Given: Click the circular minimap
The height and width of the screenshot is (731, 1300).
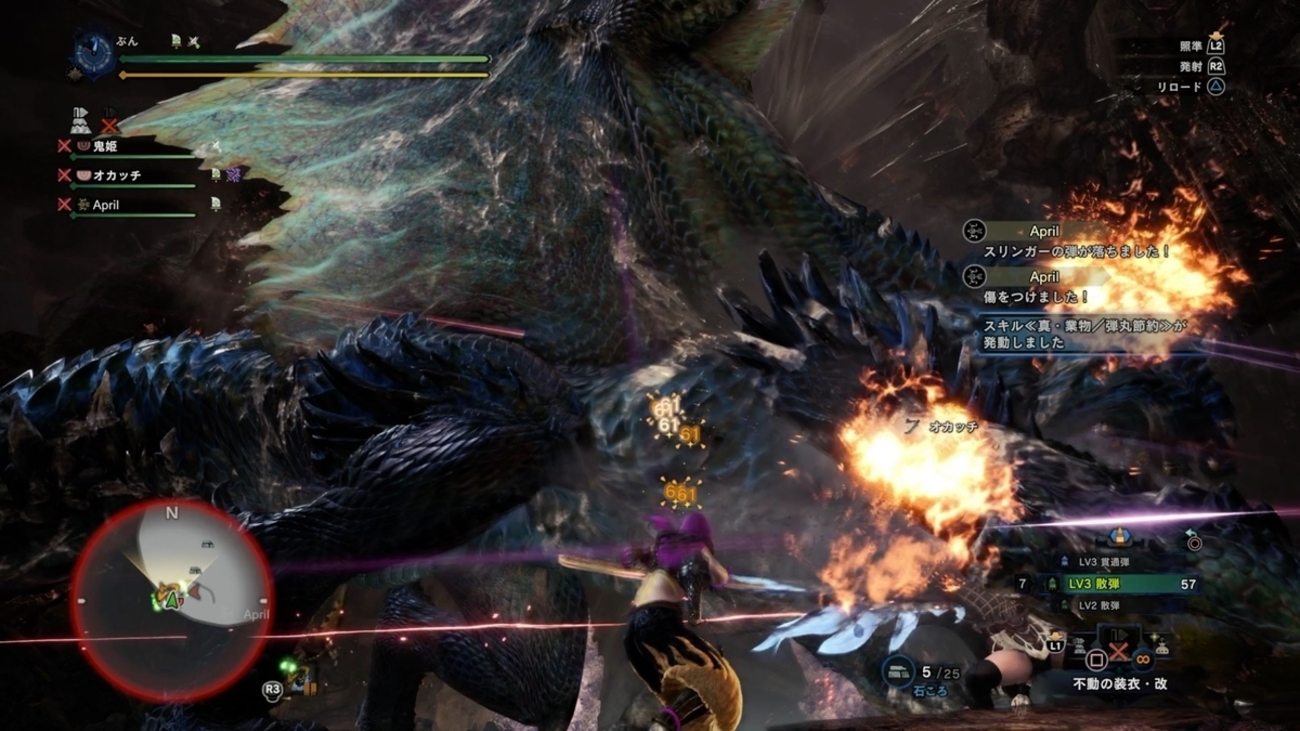Looking at the screenshot, I should tap(171, 599).
